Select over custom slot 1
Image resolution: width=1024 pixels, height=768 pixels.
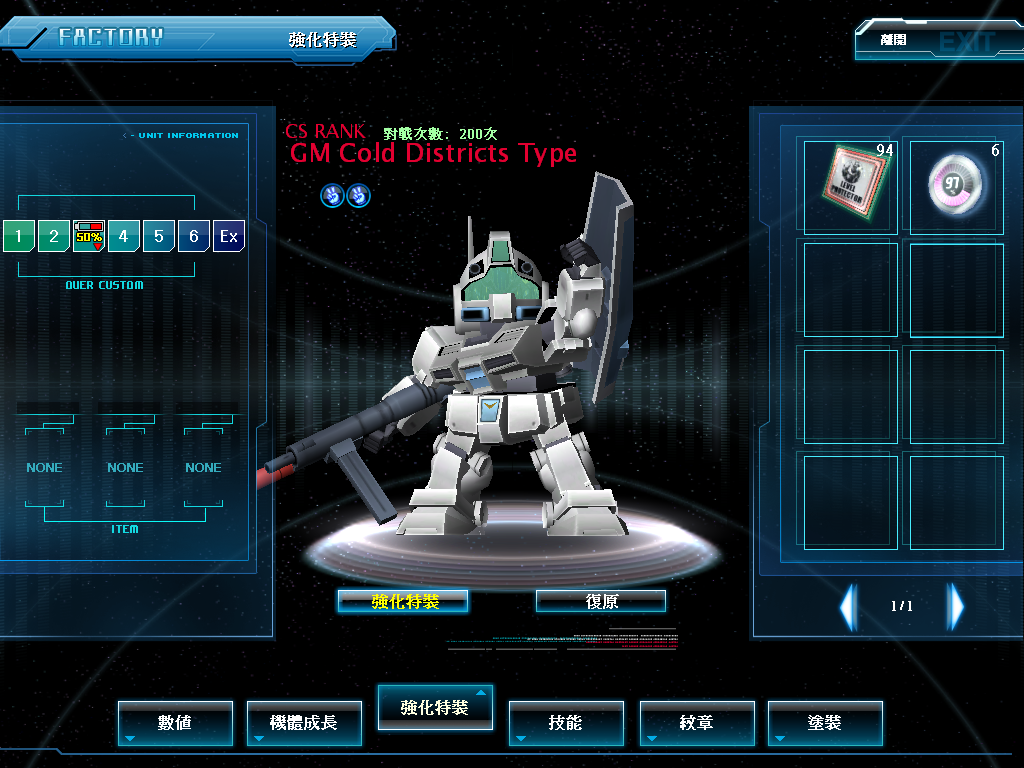pyautogui.click(x=18, y=237)
